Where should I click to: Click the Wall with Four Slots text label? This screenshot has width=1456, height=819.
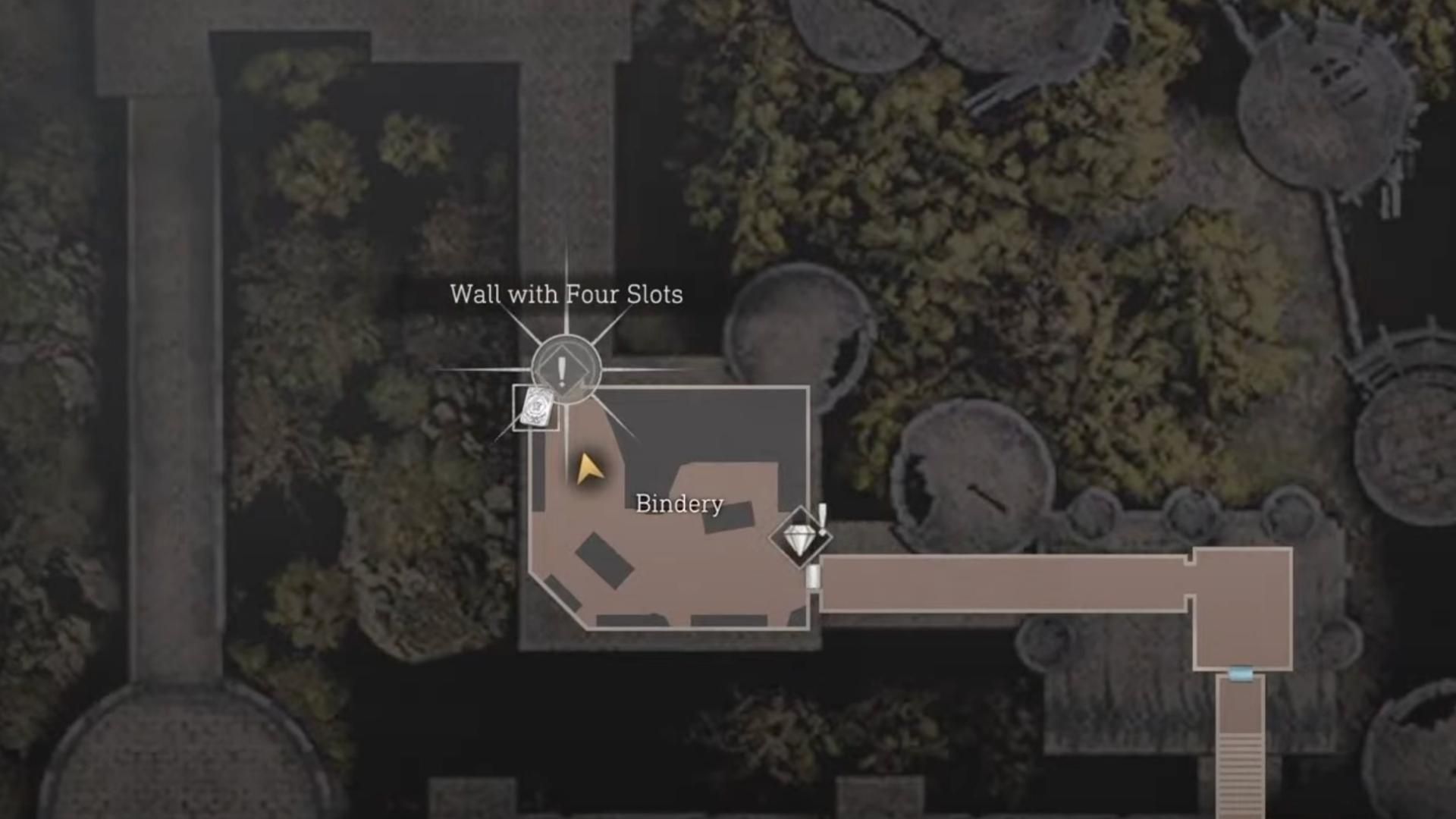566,295
